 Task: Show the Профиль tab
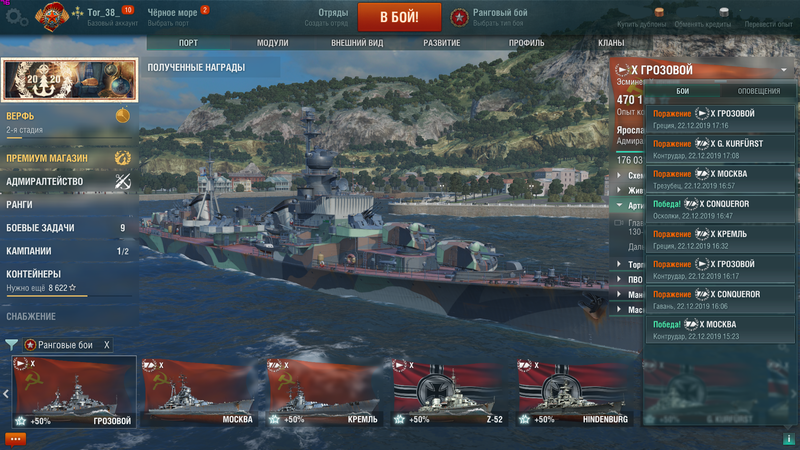(526, 43)
